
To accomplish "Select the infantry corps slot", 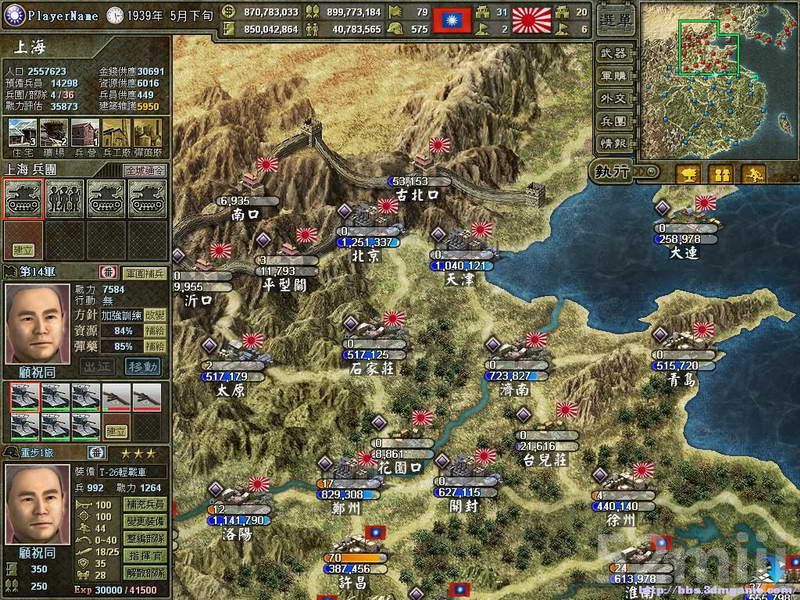I will (x=62, y=198).
